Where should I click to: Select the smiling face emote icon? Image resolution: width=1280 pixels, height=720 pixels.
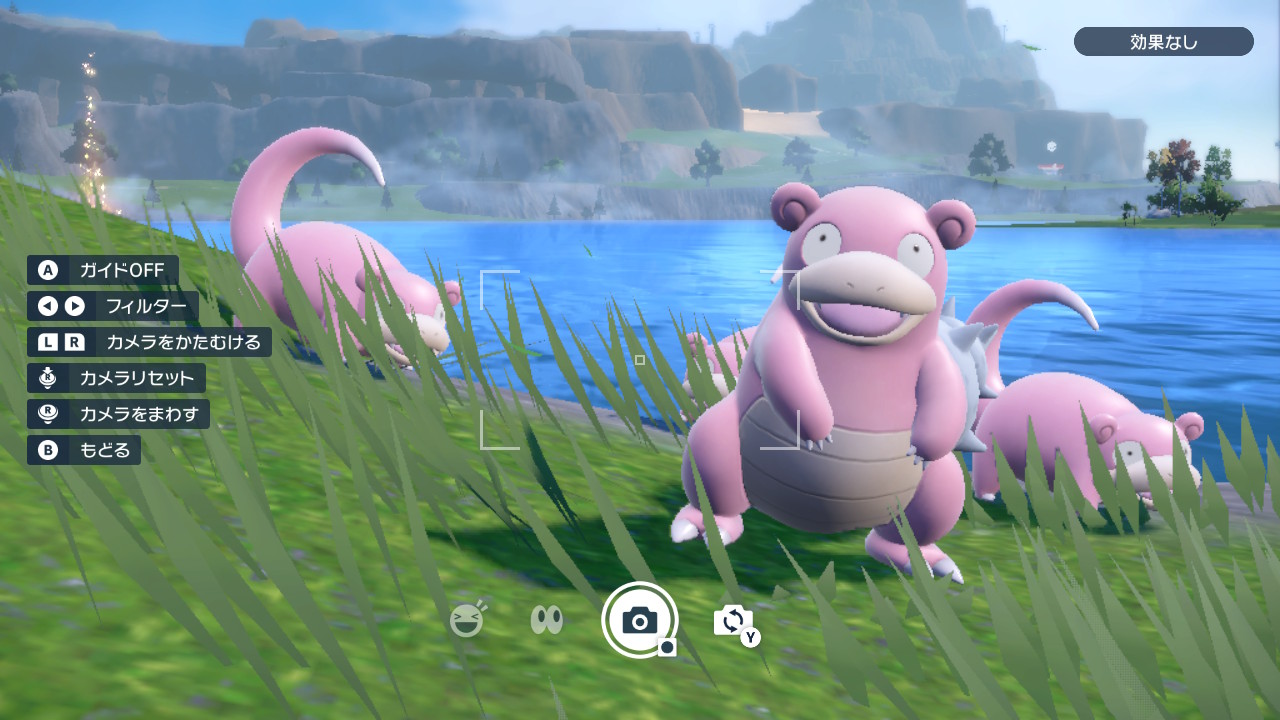[467, 621]
